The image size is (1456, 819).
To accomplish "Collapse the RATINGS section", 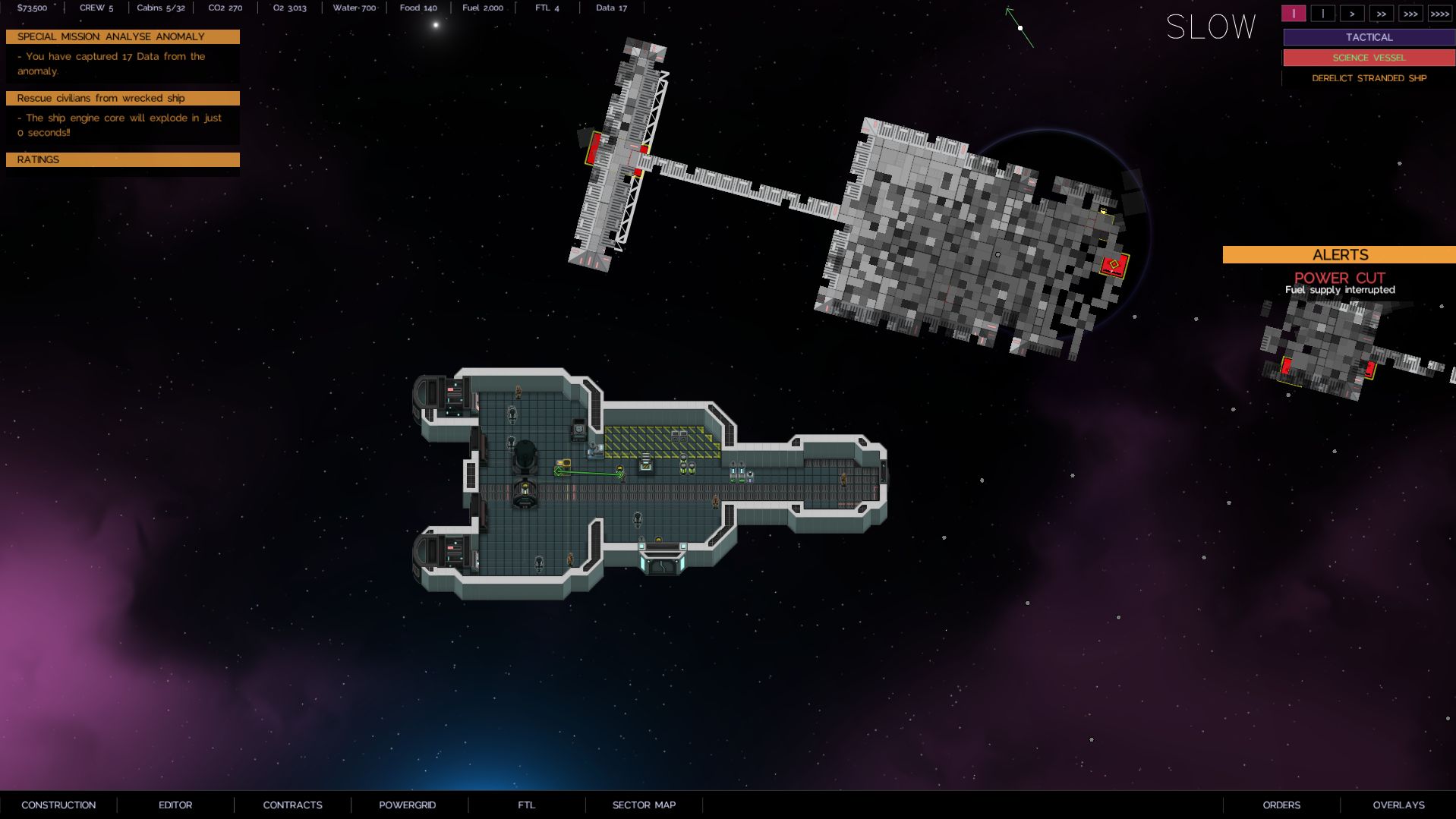I will tap(122, 159).
